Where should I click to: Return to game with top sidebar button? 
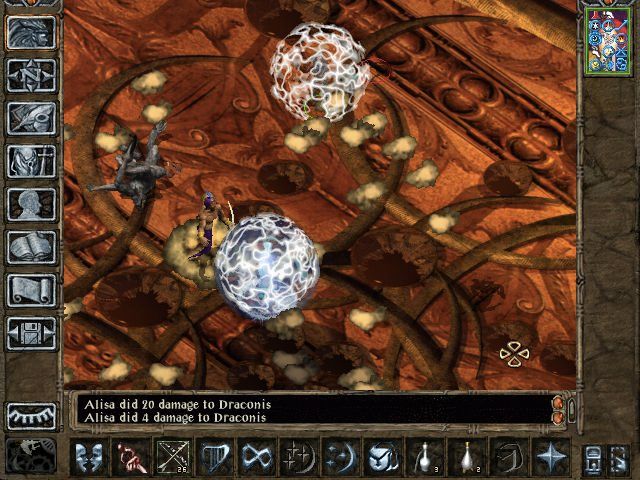coord(32,32)
